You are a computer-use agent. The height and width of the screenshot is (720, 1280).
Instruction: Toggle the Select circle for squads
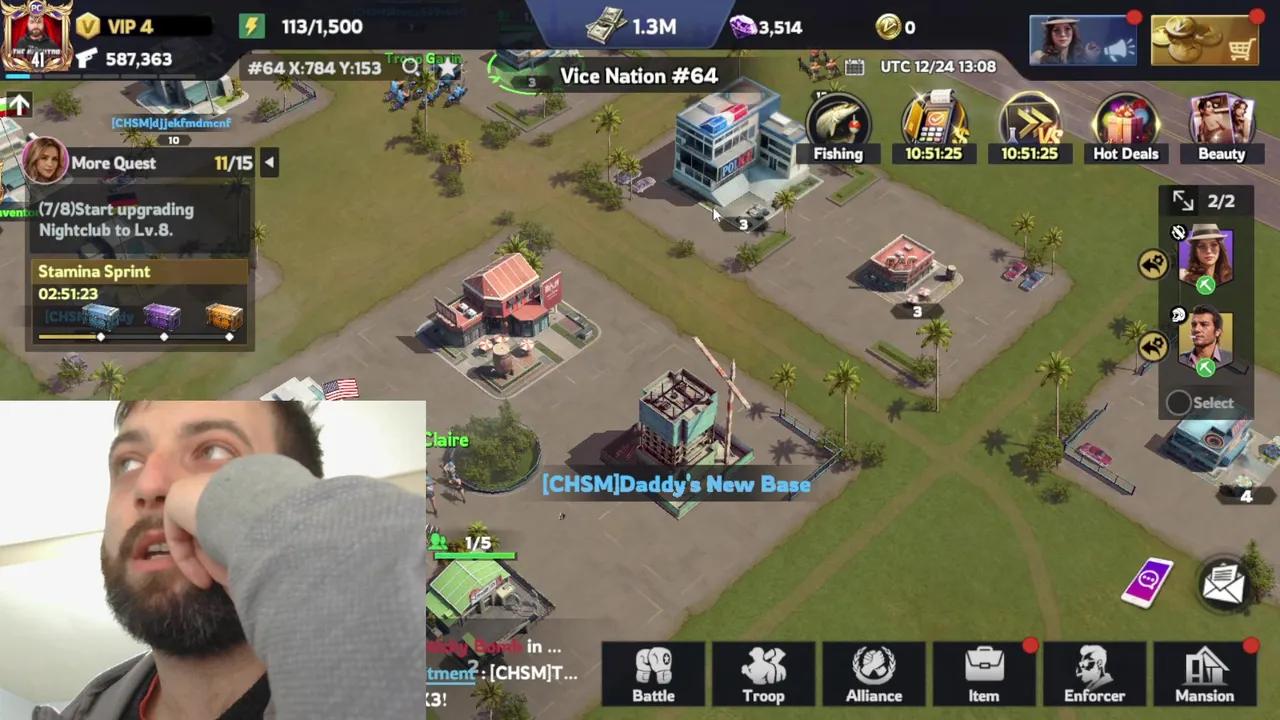(1179, 403)
